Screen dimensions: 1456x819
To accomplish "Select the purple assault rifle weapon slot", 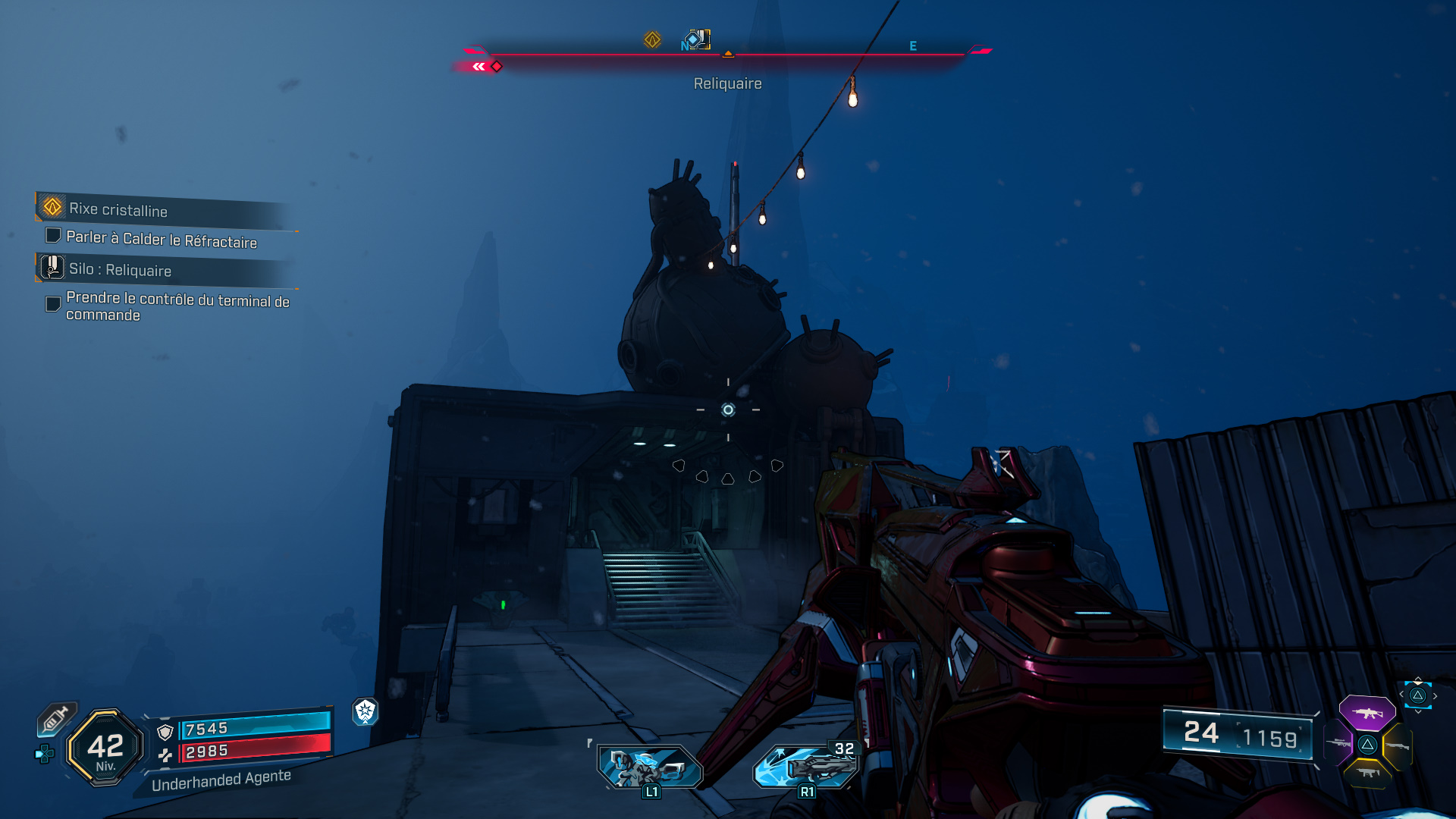I will click(1367, 713).
